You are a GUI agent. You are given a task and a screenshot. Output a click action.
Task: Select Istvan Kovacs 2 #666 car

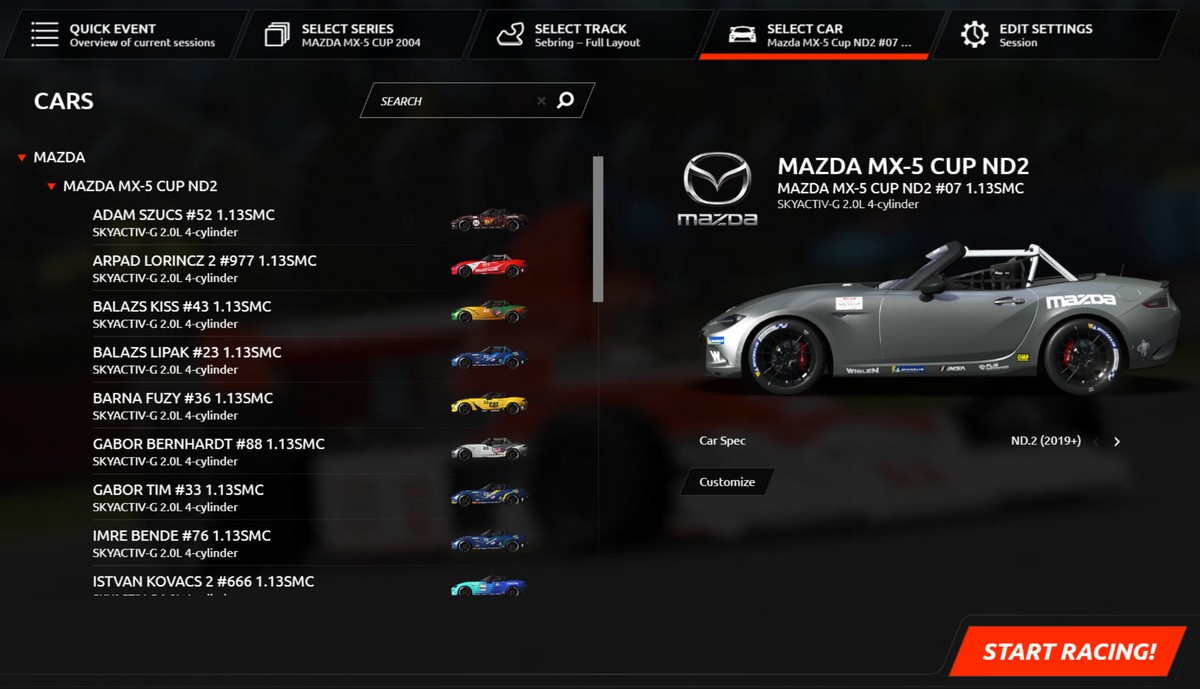[203, 582]
